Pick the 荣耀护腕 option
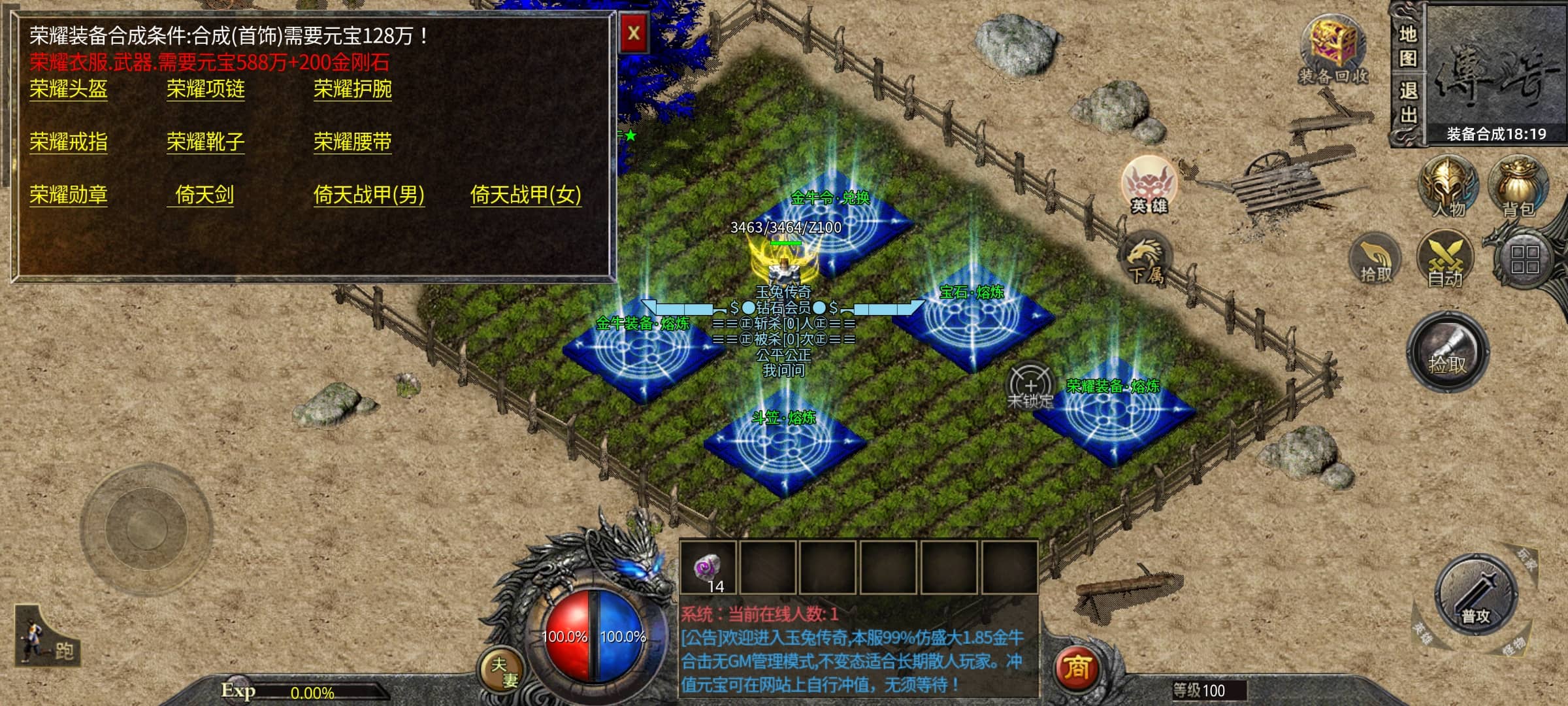 [x=352, y=89]
